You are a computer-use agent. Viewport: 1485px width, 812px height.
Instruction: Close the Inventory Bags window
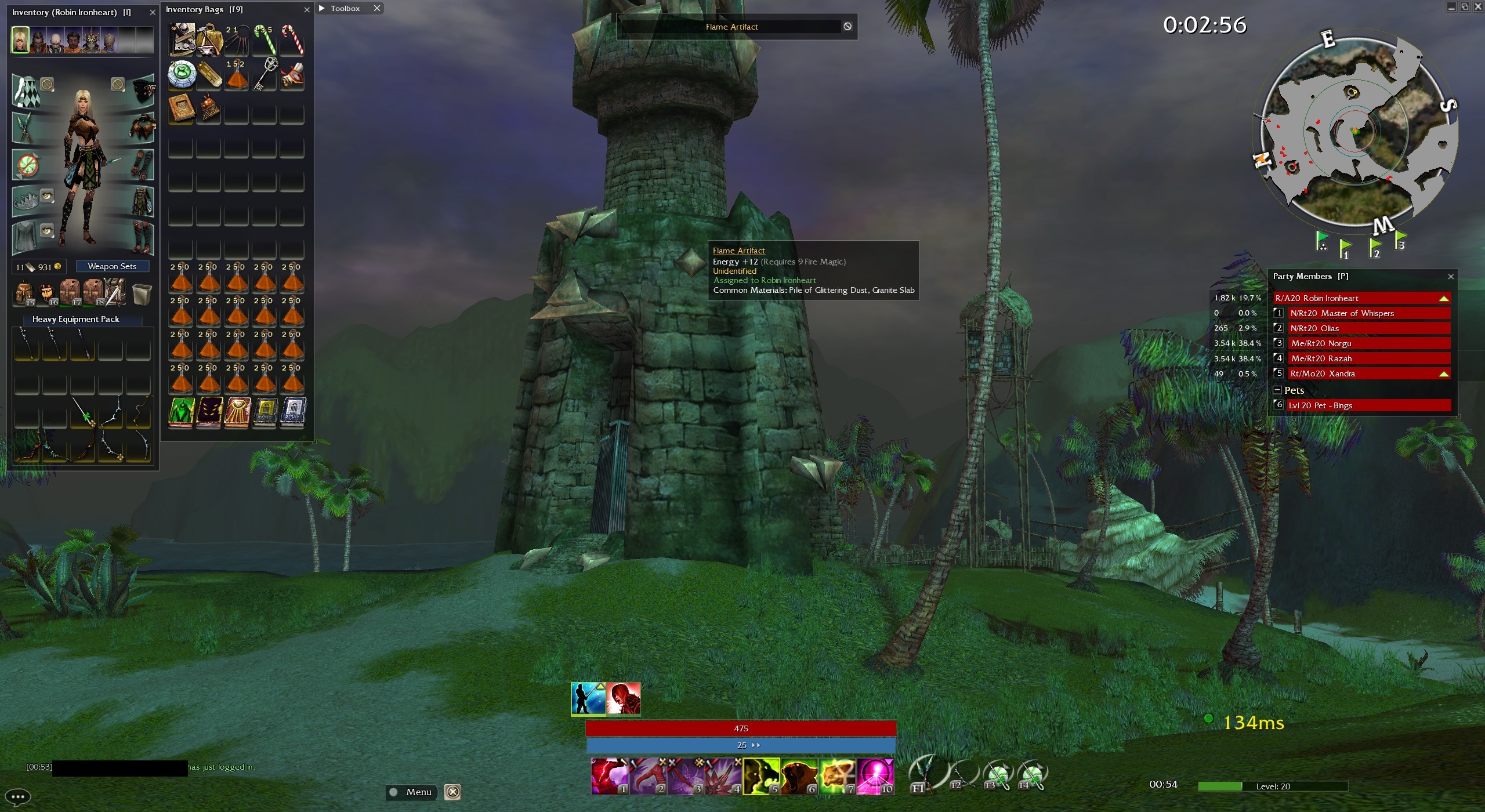[307, 10]
